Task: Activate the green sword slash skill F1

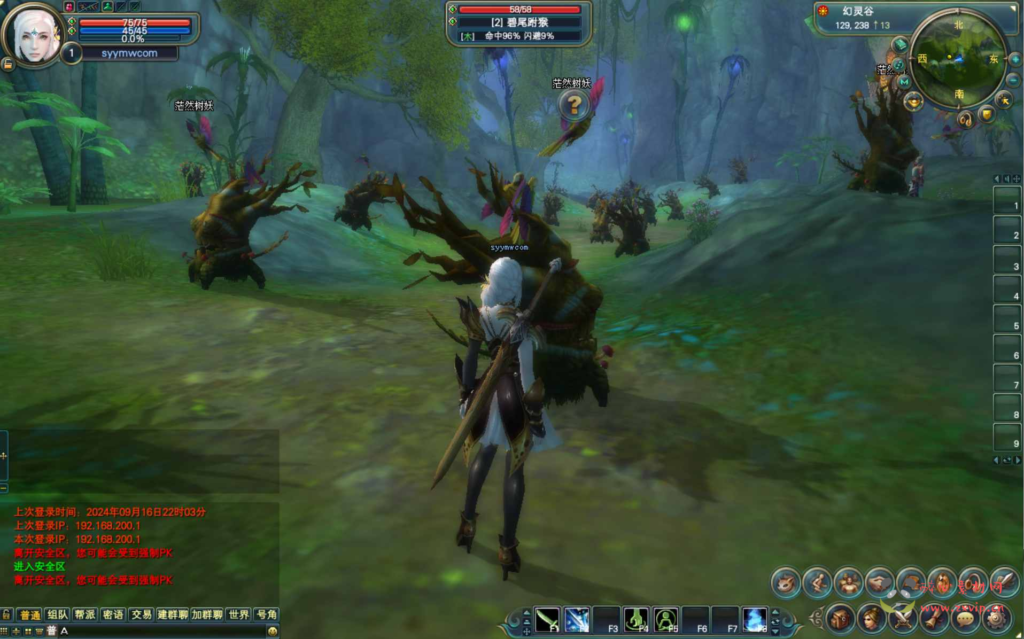Action: point(547,619)
